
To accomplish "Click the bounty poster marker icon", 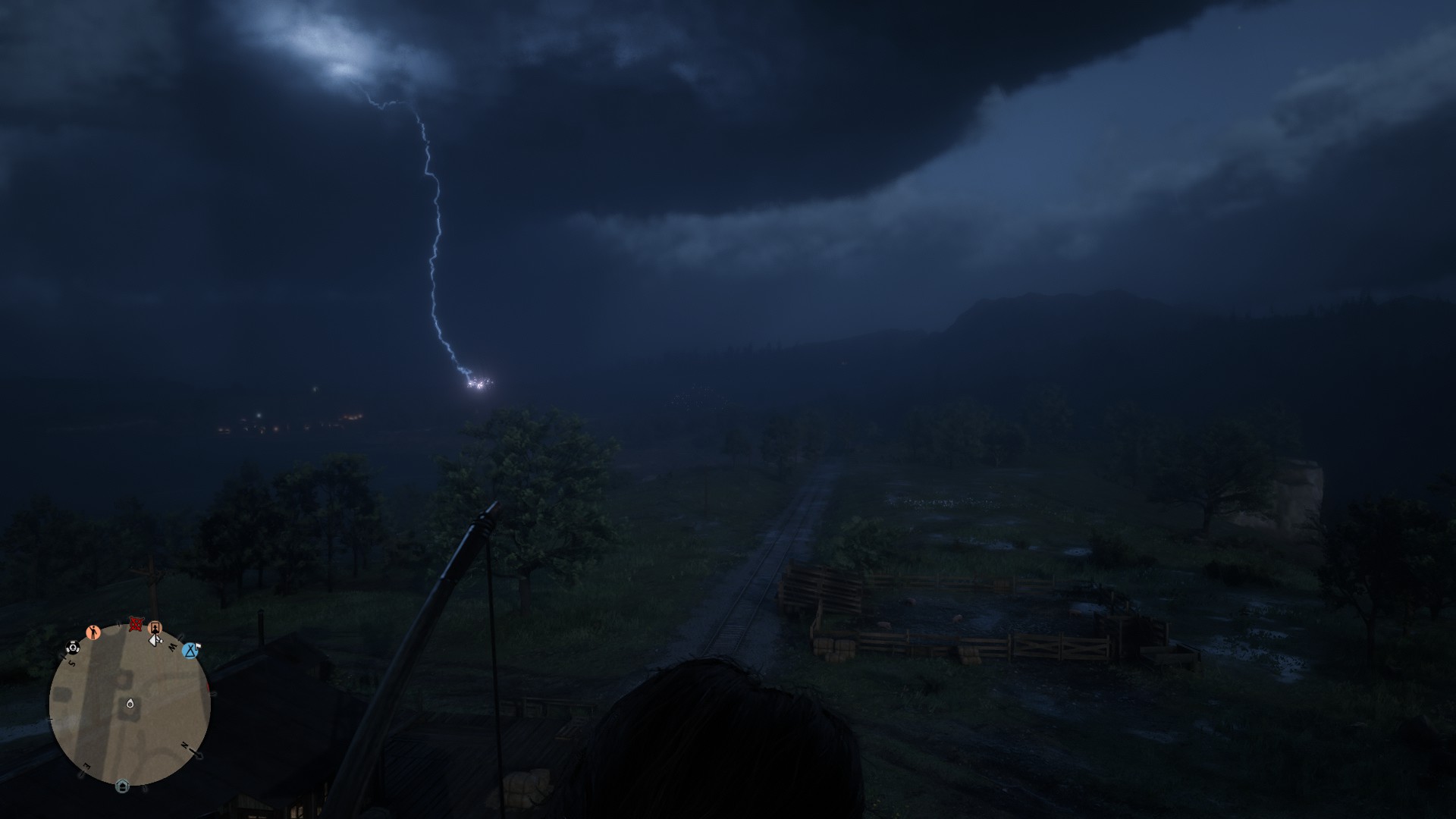I will coord(155,628).
